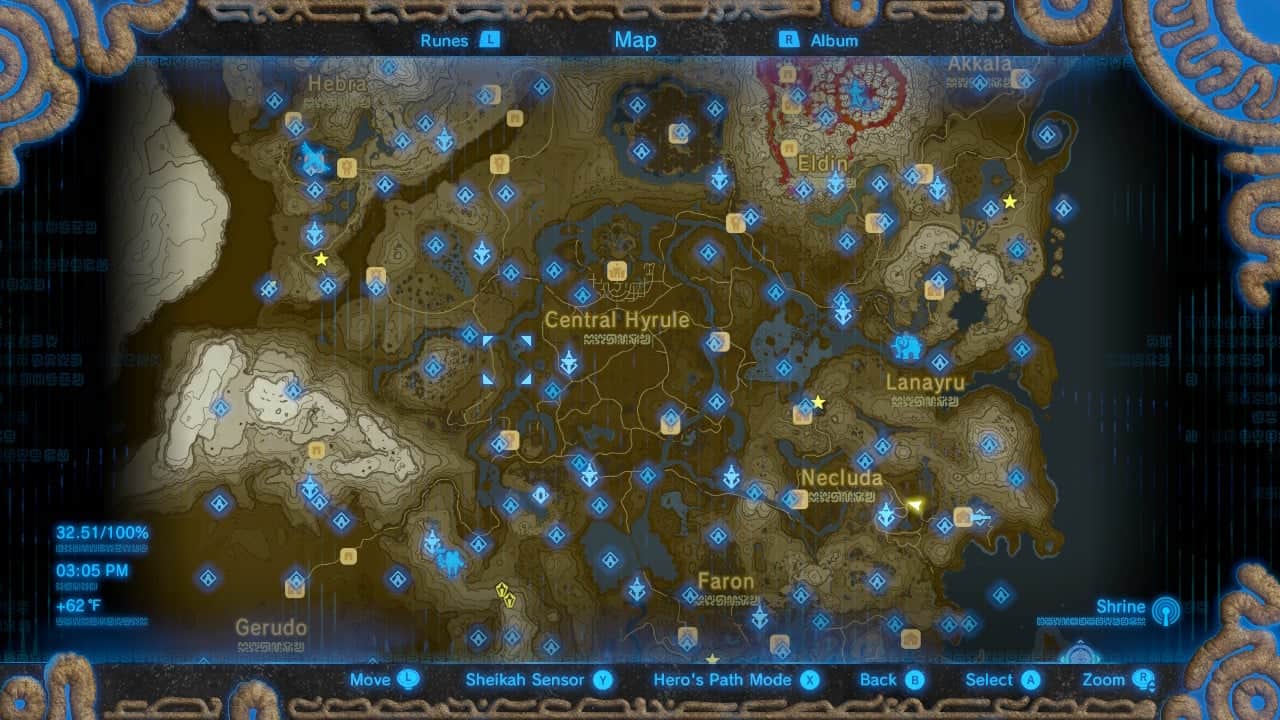Viewport: 1280px width, 720px height.
Task: Select the Sheikah Tower icon in Central Hyrule
Action: click(x=570, y=358)
